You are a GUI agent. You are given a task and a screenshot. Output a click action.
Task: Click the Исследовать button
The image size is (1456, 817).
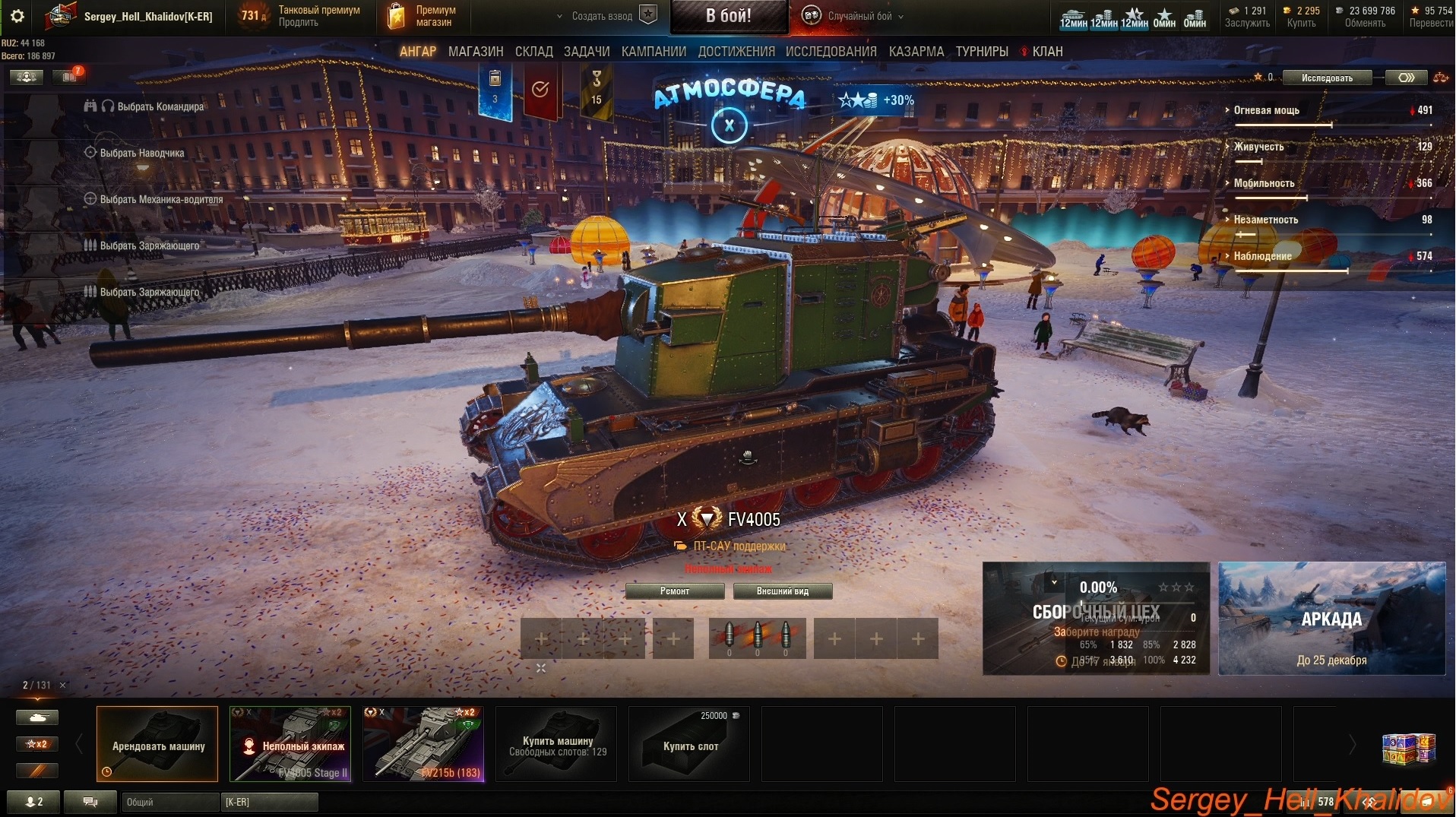point(1327,78)
